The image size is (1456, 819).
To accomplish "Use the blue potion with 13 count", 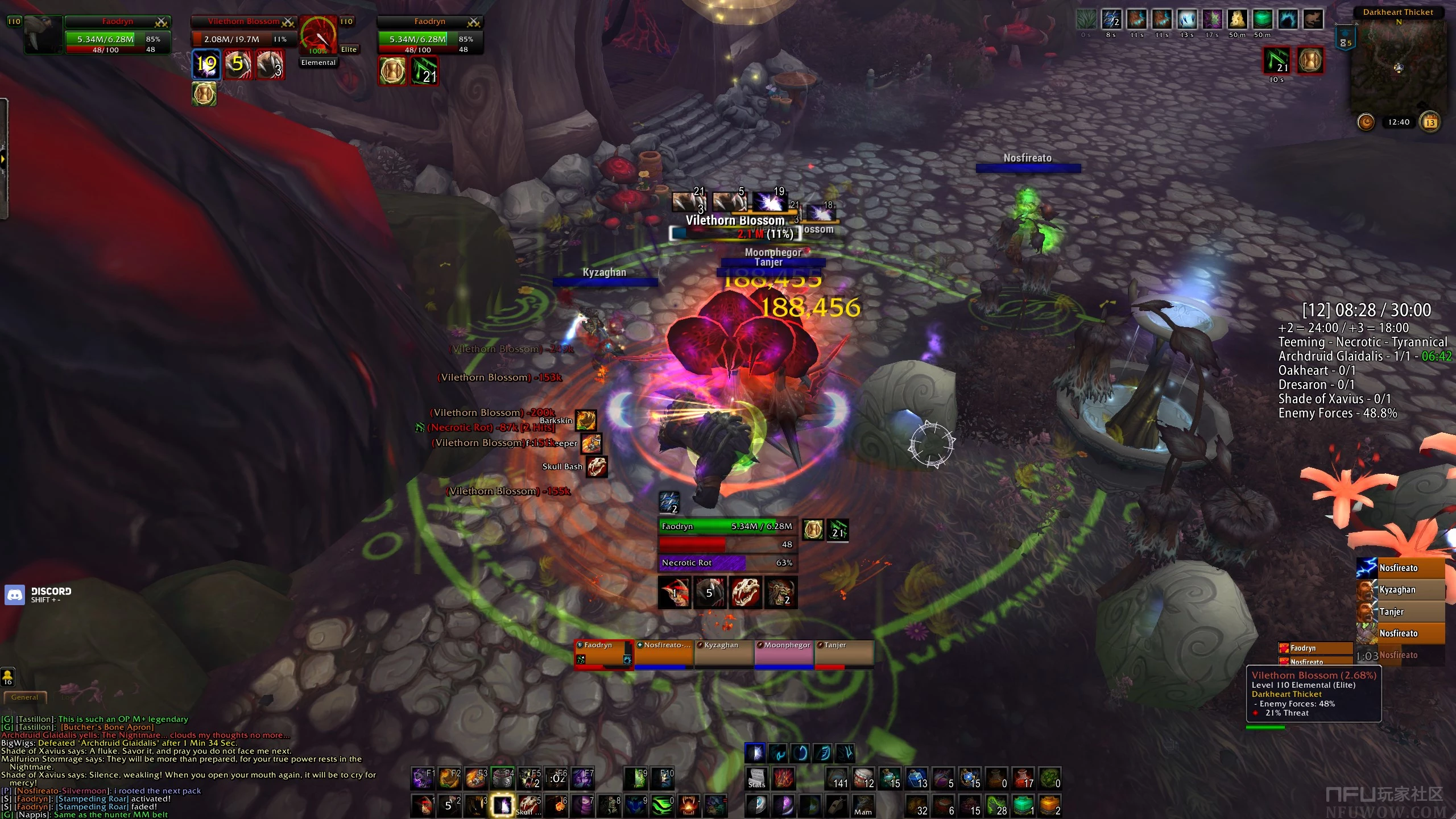I will (917, 777).
